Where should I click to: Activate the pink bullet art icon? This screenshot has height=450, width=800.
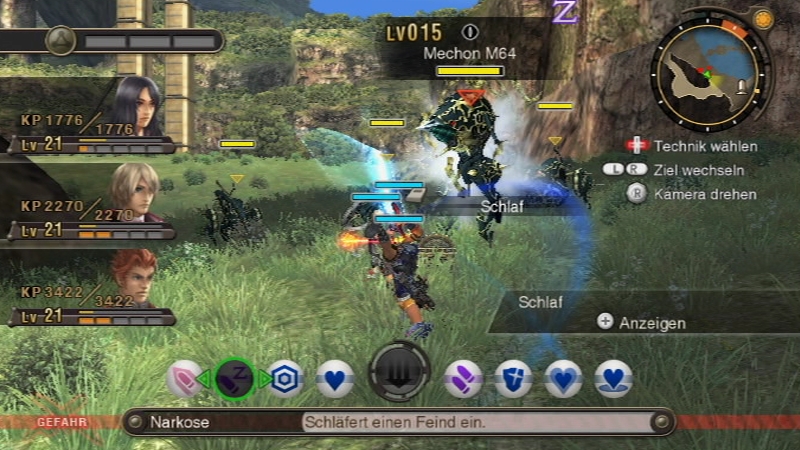pyautogui.click(x=187, y=379)
